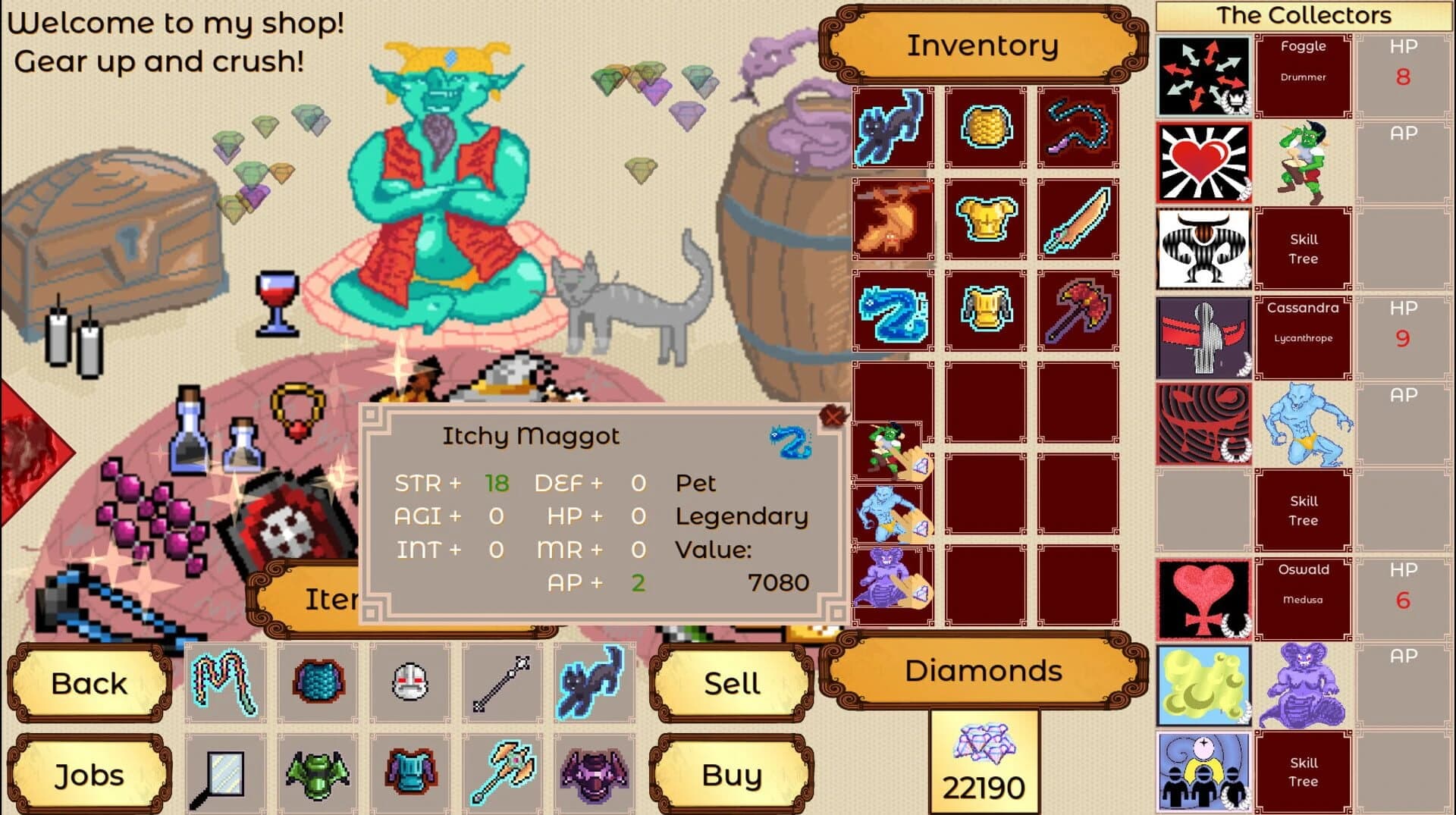Select the white mask shop item

click(409, 681)
